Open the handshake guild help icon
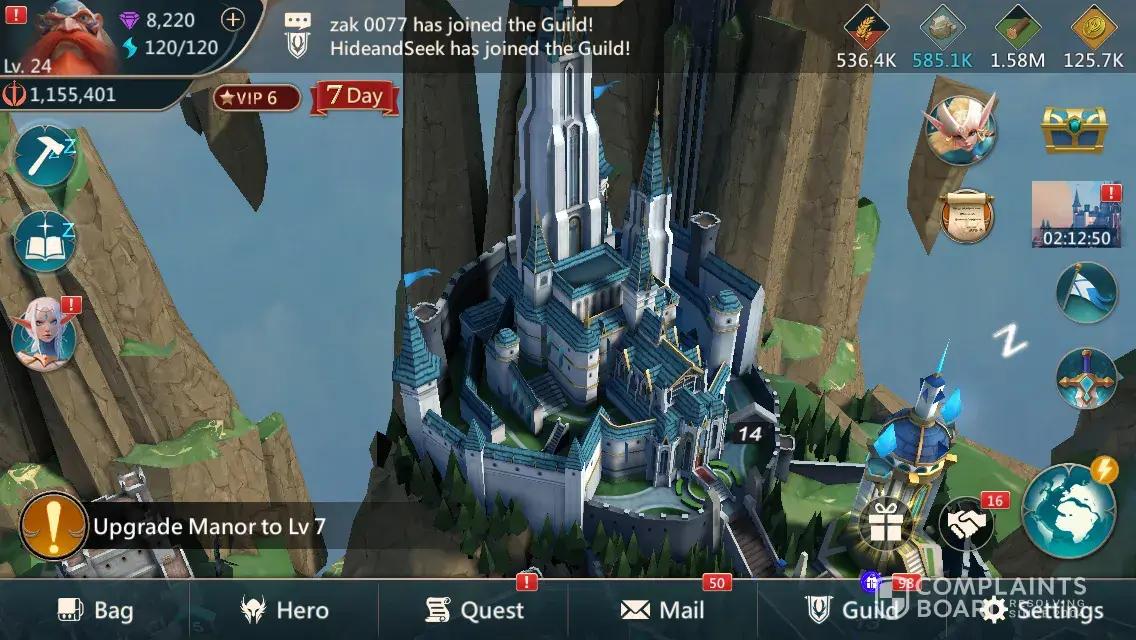This screenshot has height=640, width=1136. pos(966,524)
